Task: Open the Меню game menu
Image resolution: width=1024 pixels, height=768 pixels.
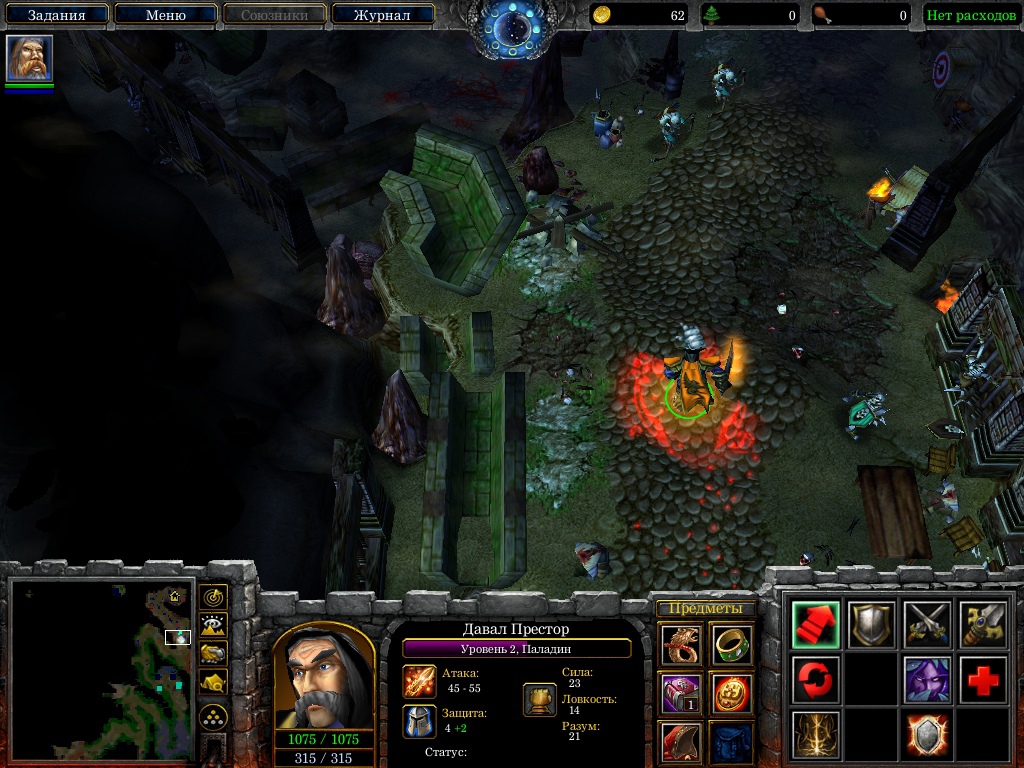Action: [165, 15]
